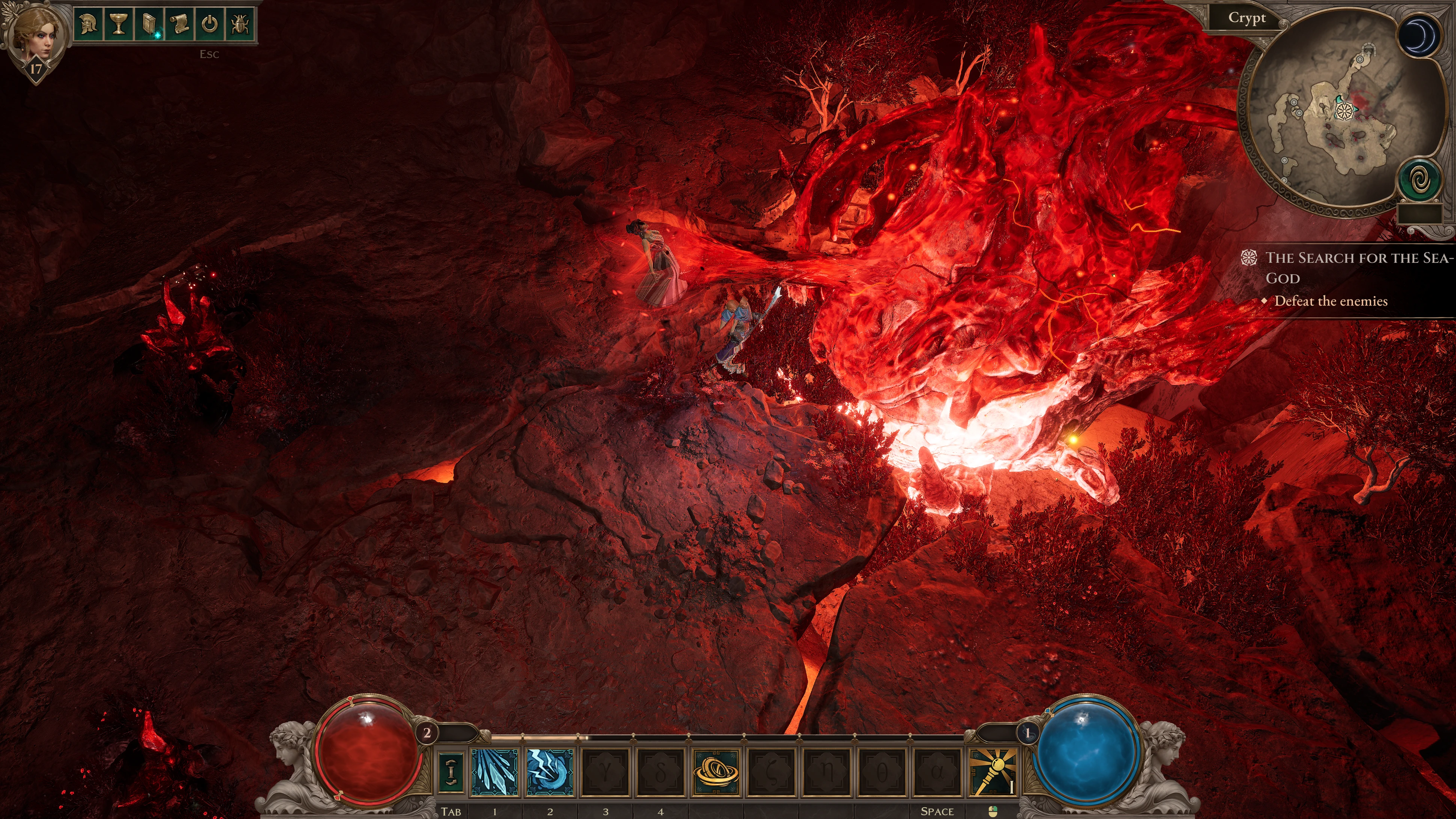Open the book icon with glowing marker
The height and width of the screenshot is (819, 1456).
click(149, 24)
